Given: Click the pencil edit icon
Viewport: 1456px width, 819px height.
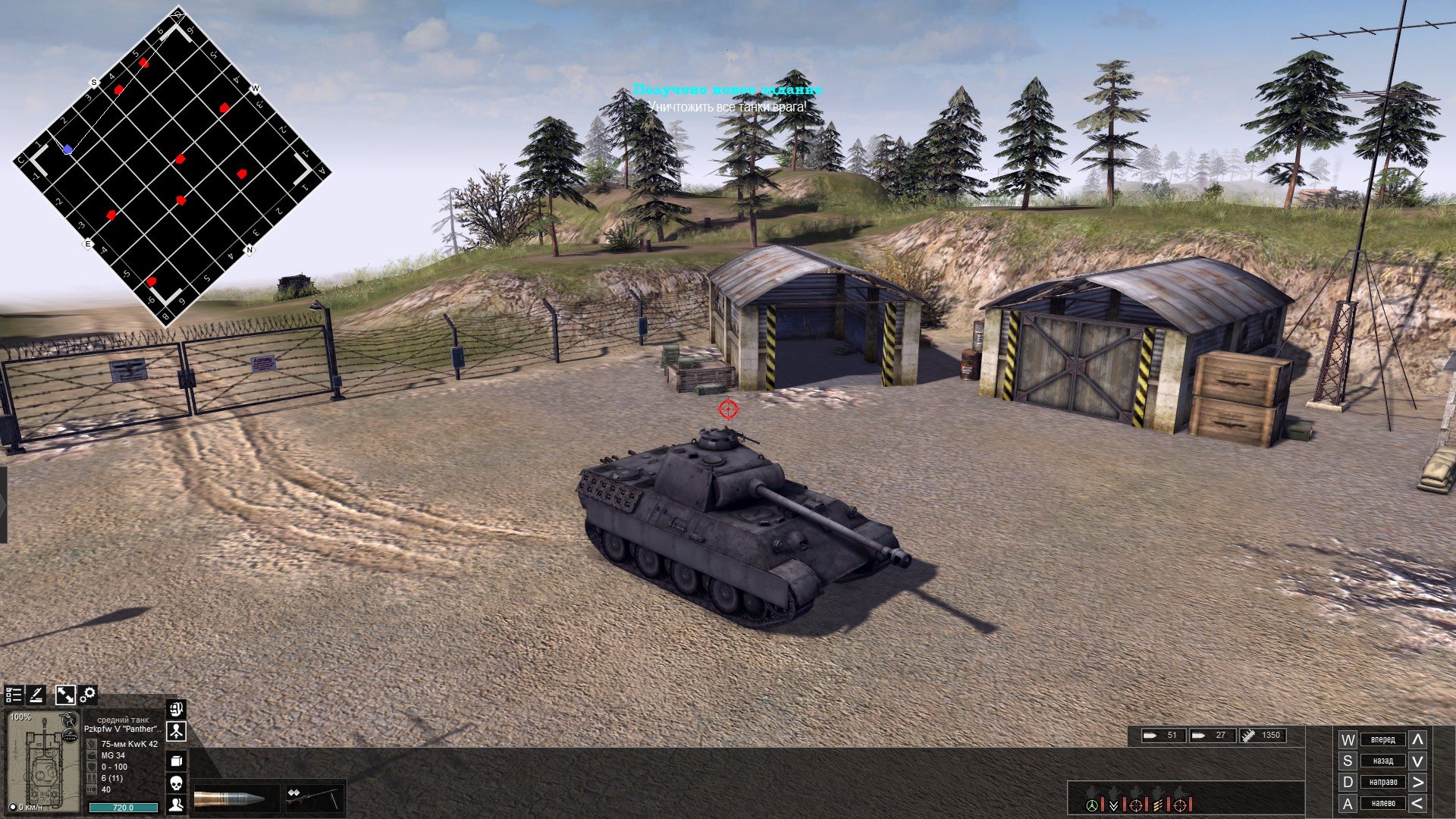Looking at the screenshot, I should coord(36,695).
